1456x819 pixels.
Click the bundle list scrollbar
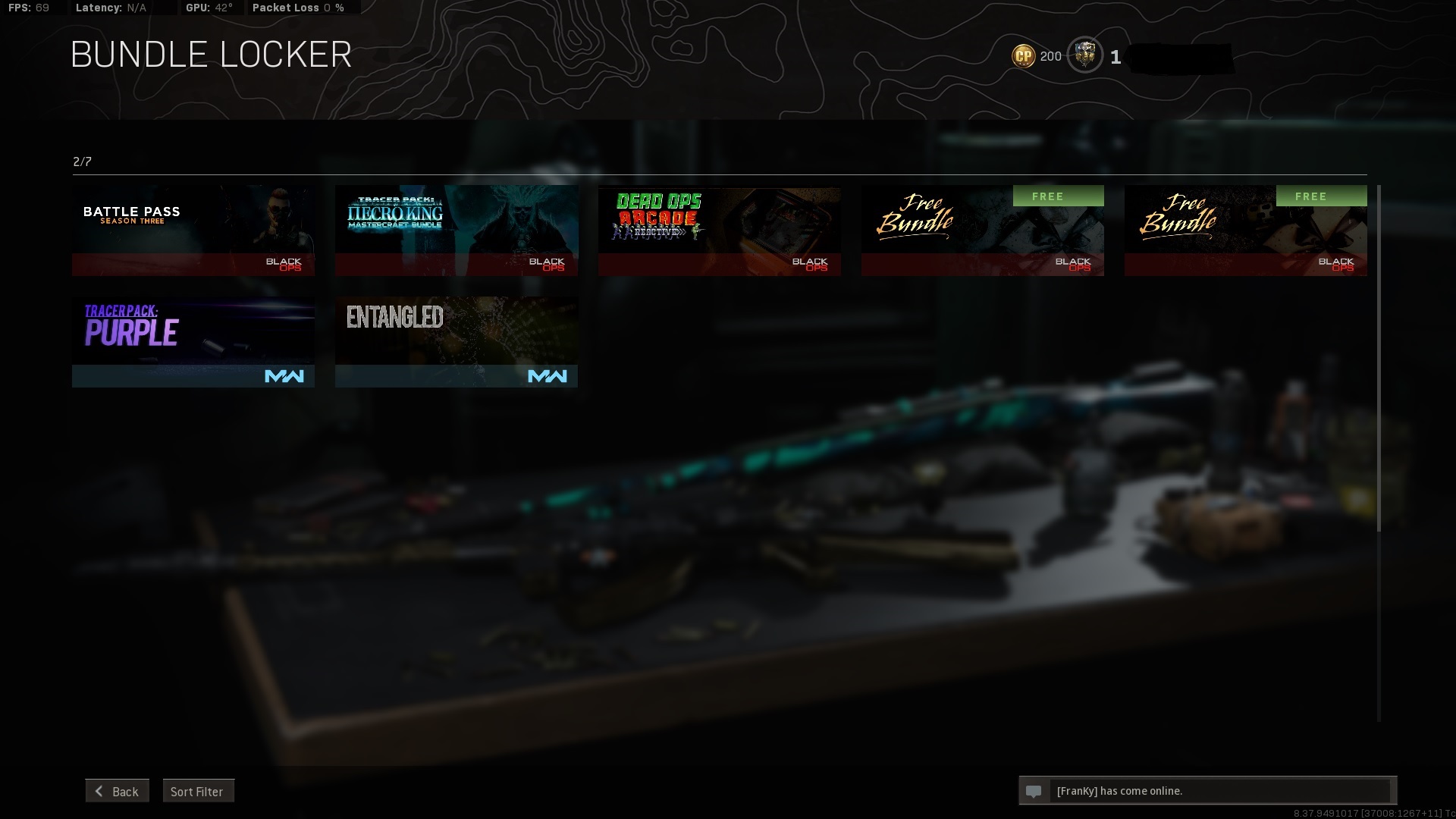1379,358
